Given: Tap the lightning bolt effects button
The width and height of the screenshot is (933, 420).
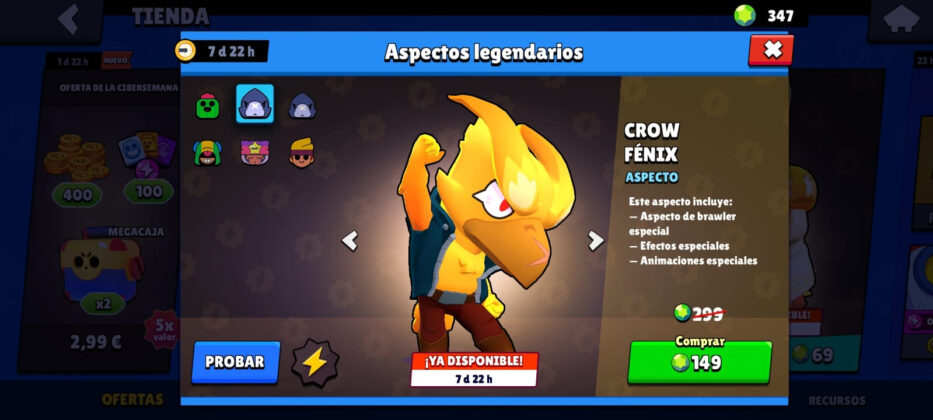Looking at the screenshot, I should coord(315,362).
